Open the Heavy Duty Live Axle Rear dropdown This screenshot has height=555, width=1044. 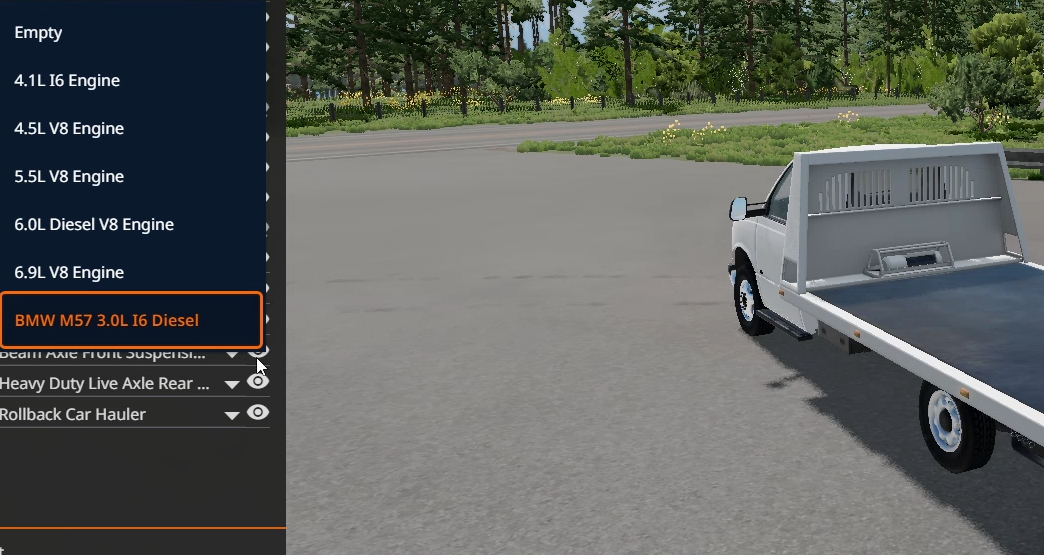(x=232, y=384)
